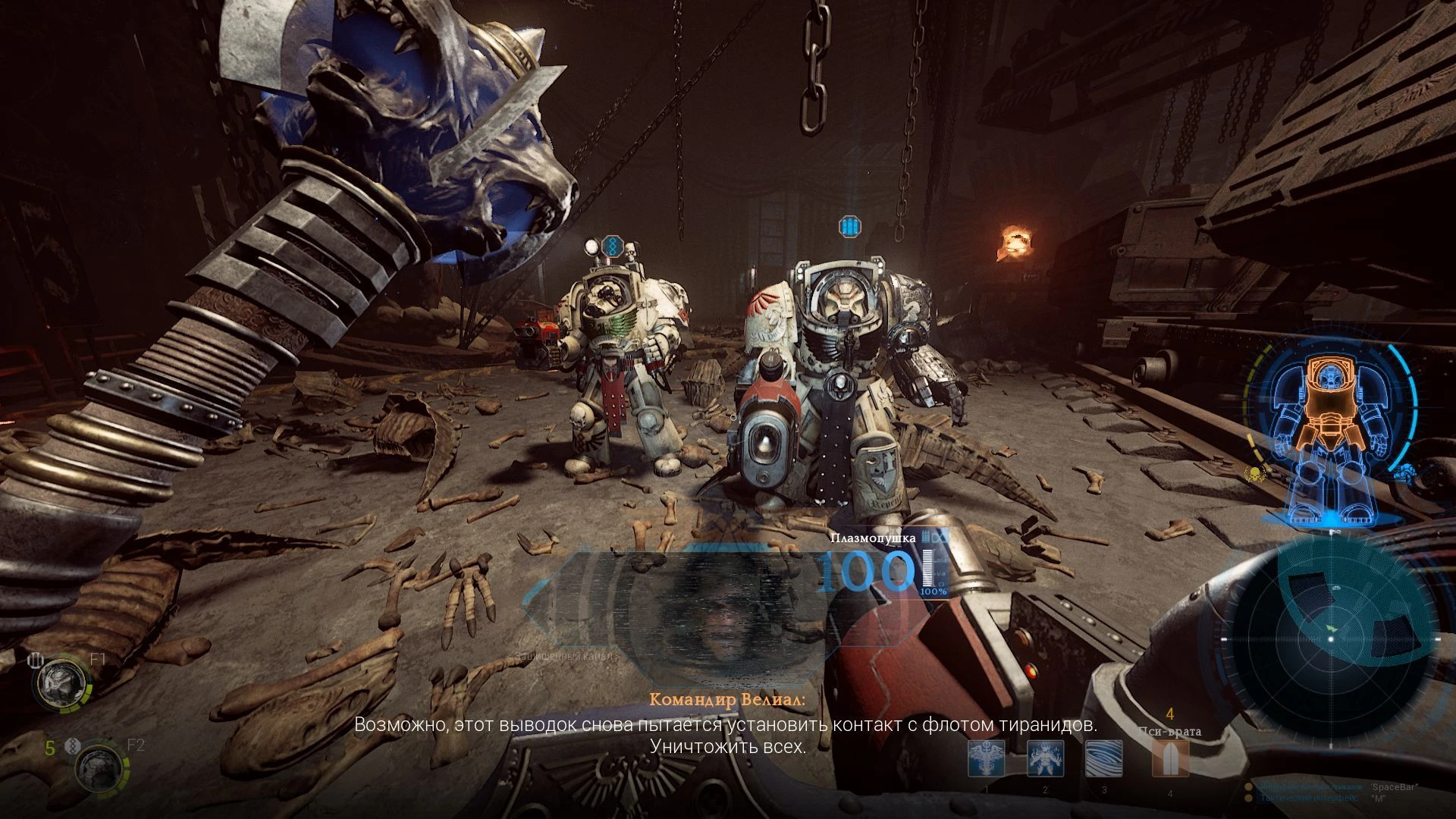Select the F1 squad member portrait

tap(61, 684)
